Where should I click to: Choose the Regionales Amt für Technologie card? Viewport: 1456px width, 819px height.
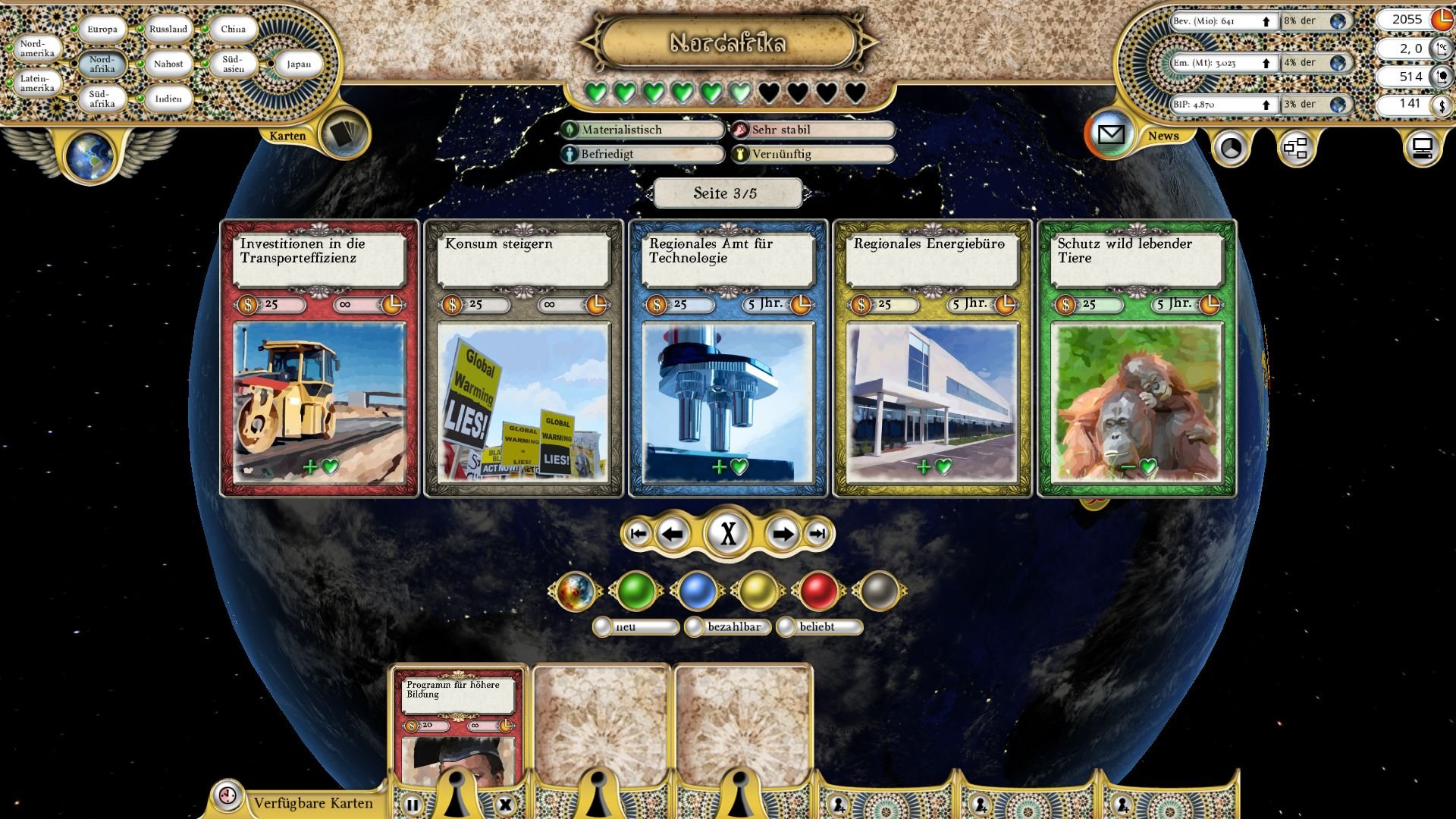[728, 359]
